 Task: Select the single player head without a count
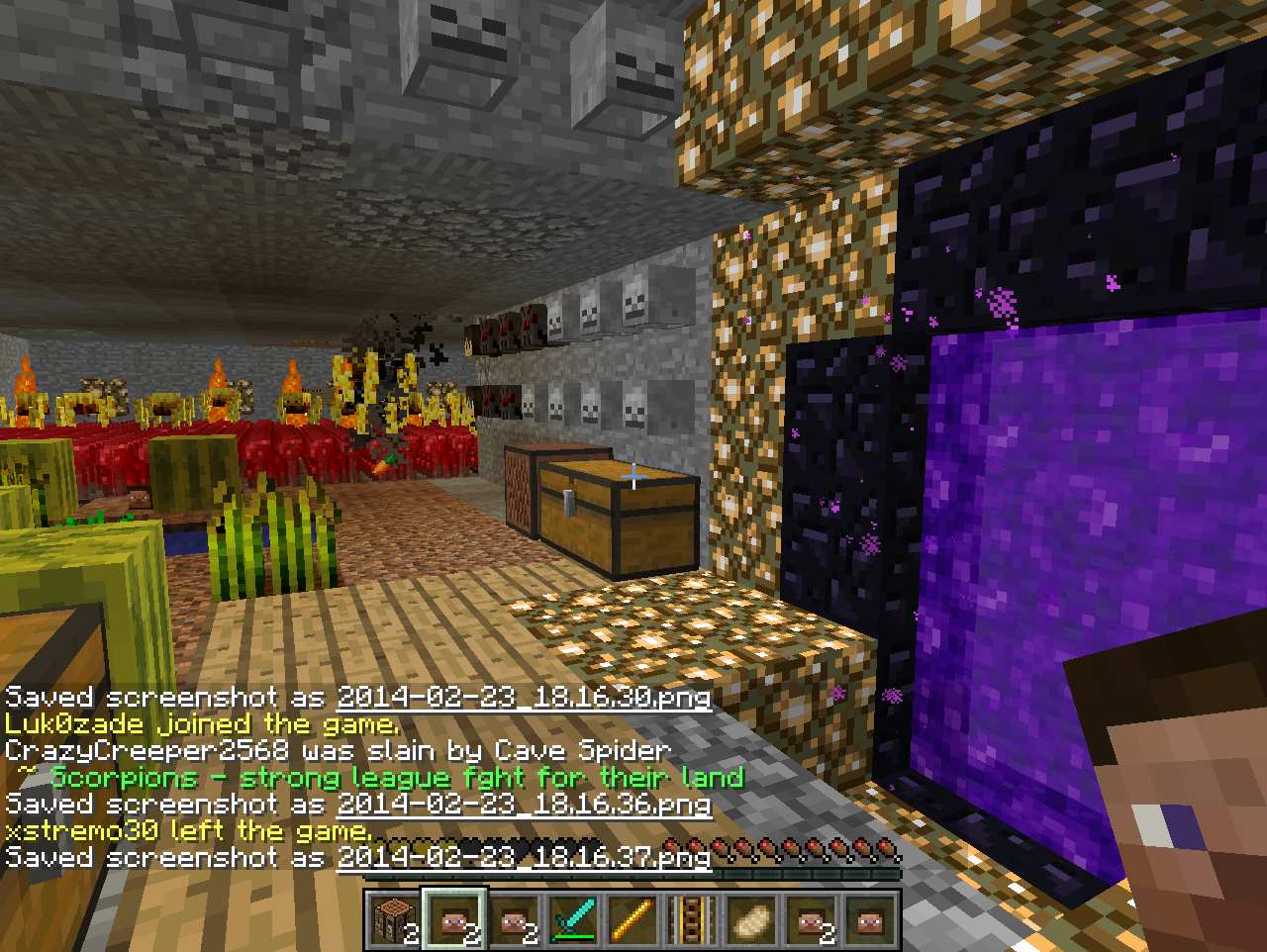[x=870, y=919]
